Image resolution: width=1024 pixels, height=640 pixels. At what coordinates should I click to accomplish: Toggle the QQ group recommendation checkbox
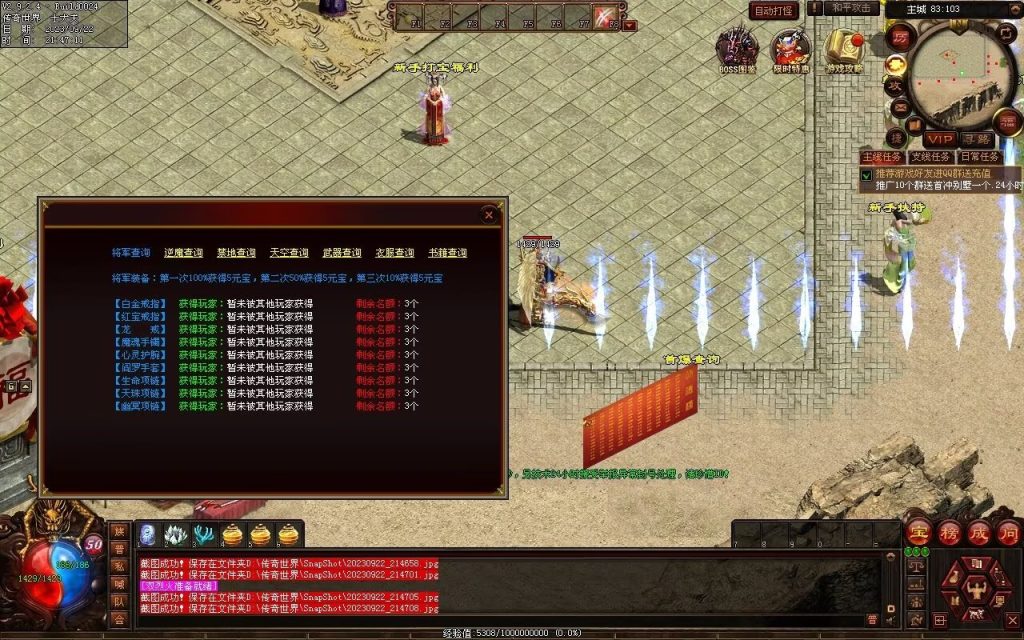866,174
